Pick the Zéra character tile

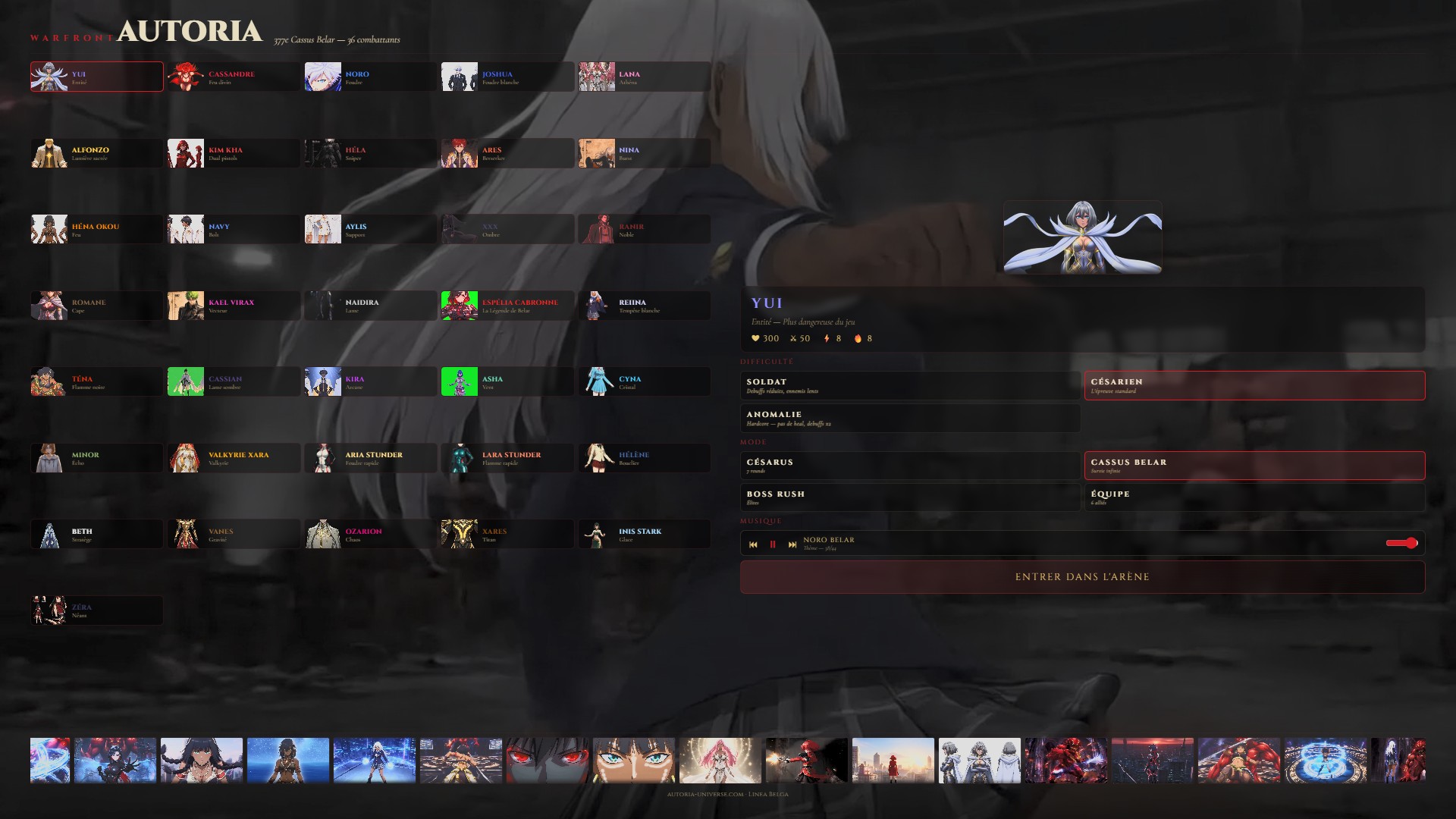[96, 610]
